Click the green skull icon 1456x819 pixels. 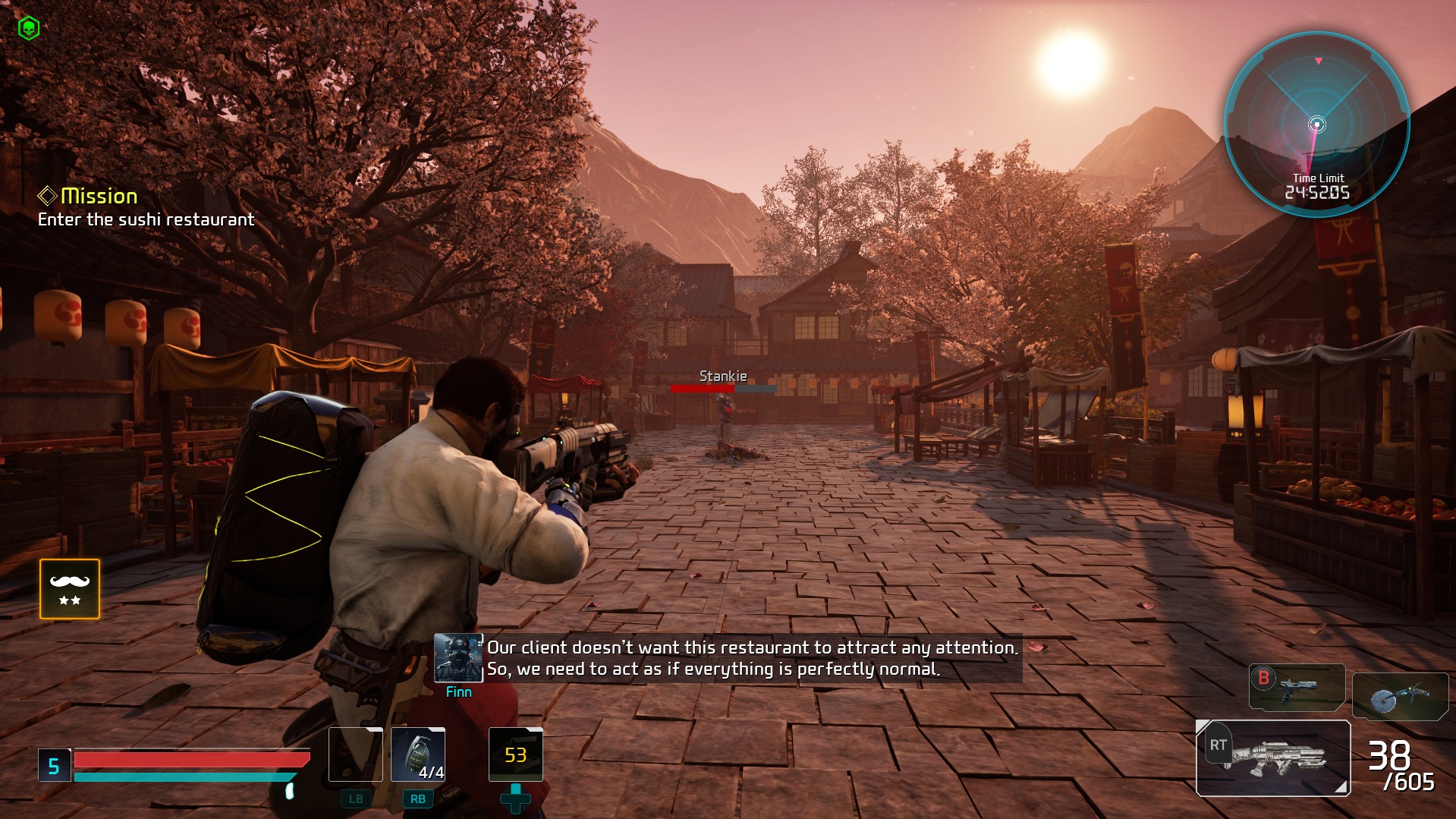28,29
